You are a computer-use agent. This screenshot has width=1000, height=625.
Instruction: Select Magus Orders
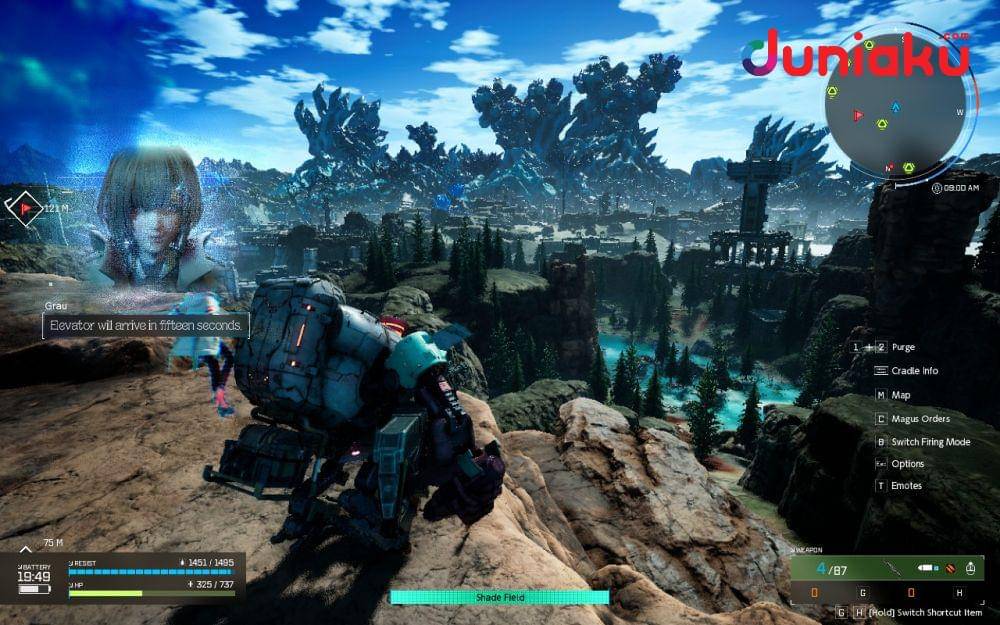pyautogui.click(x=920, y=419)
